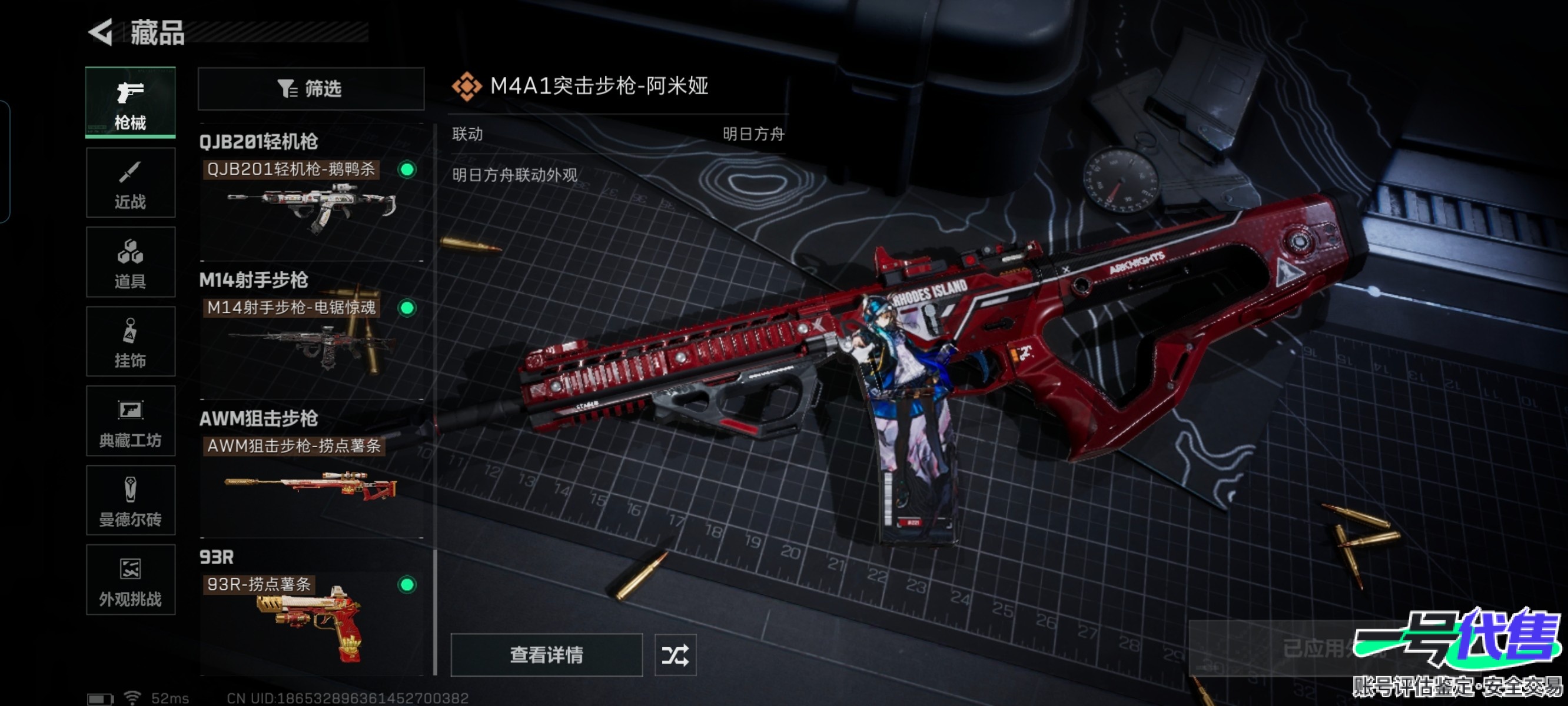Click the shuffle arrows button
Viewport: 1568px width, 706px height.
pyautogui.click(x=675, y=655)
